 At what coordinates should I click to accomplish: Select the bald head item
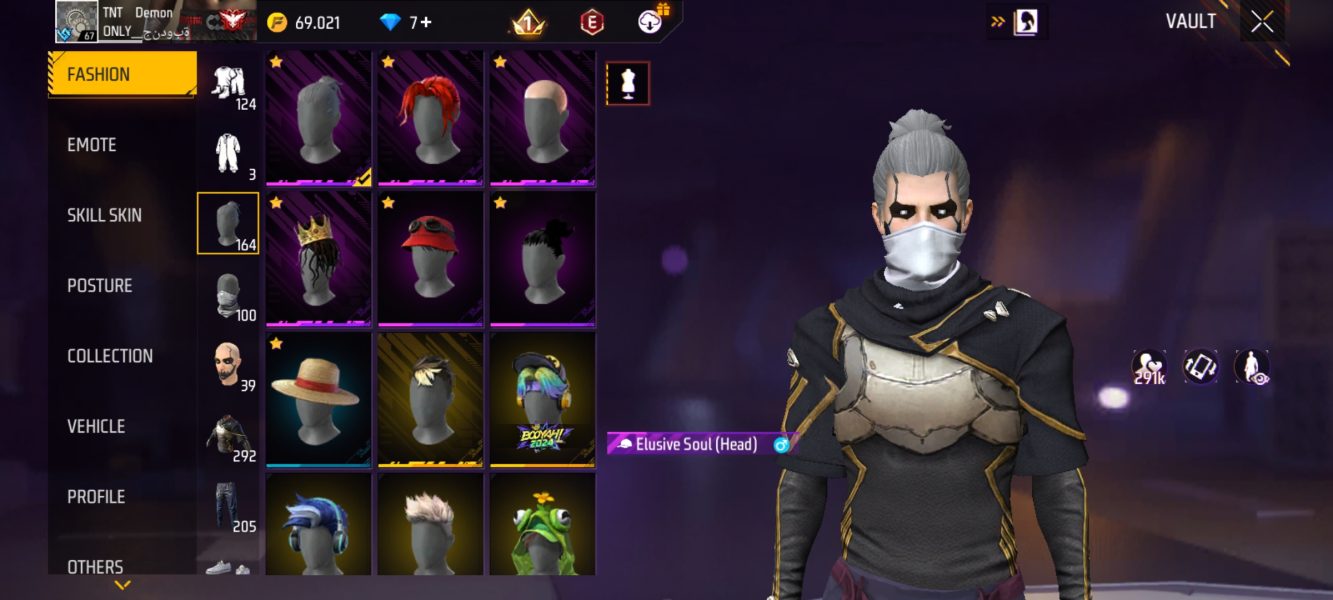(x=542, y=119)
